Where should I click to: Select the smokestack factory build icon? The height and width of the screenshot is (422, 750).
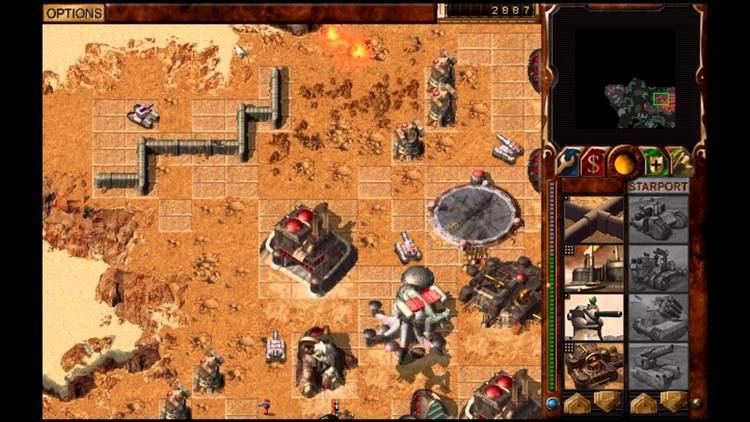(x=593, y=267)
